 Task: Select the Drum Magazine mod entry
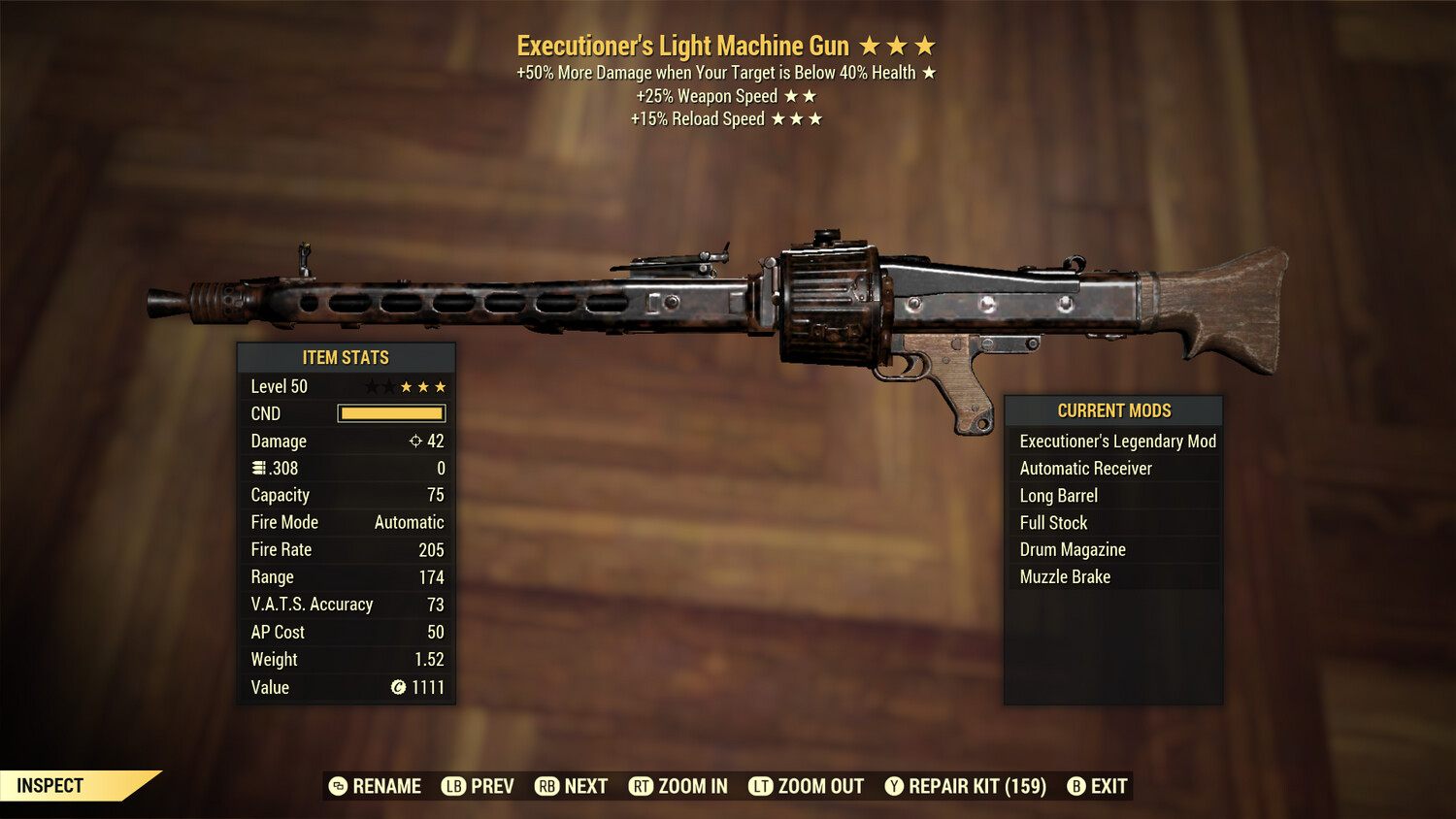click(1072, 549)
